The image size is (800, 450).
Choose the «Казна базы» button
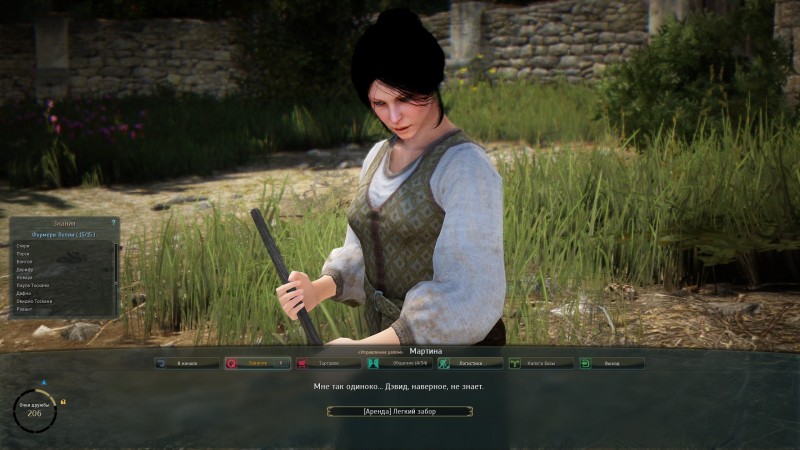541,364
